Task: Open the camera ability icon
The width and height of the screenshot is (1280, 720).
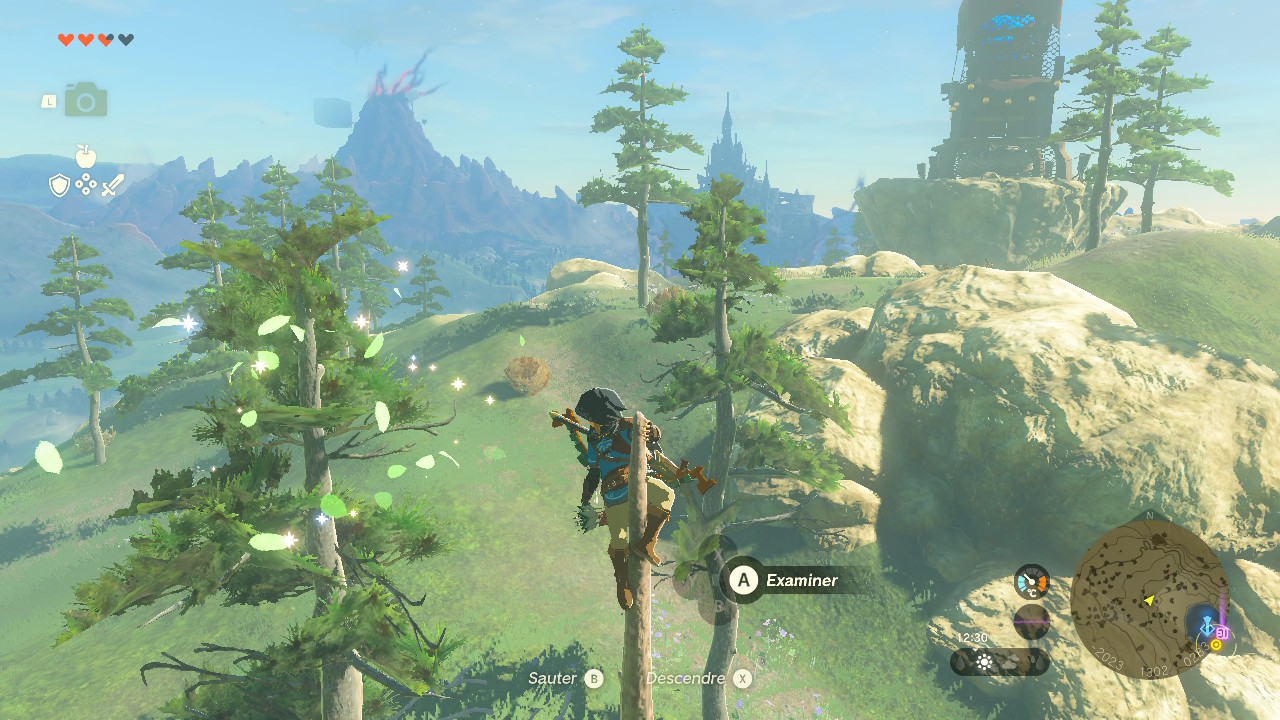Action: click(86, 100)
